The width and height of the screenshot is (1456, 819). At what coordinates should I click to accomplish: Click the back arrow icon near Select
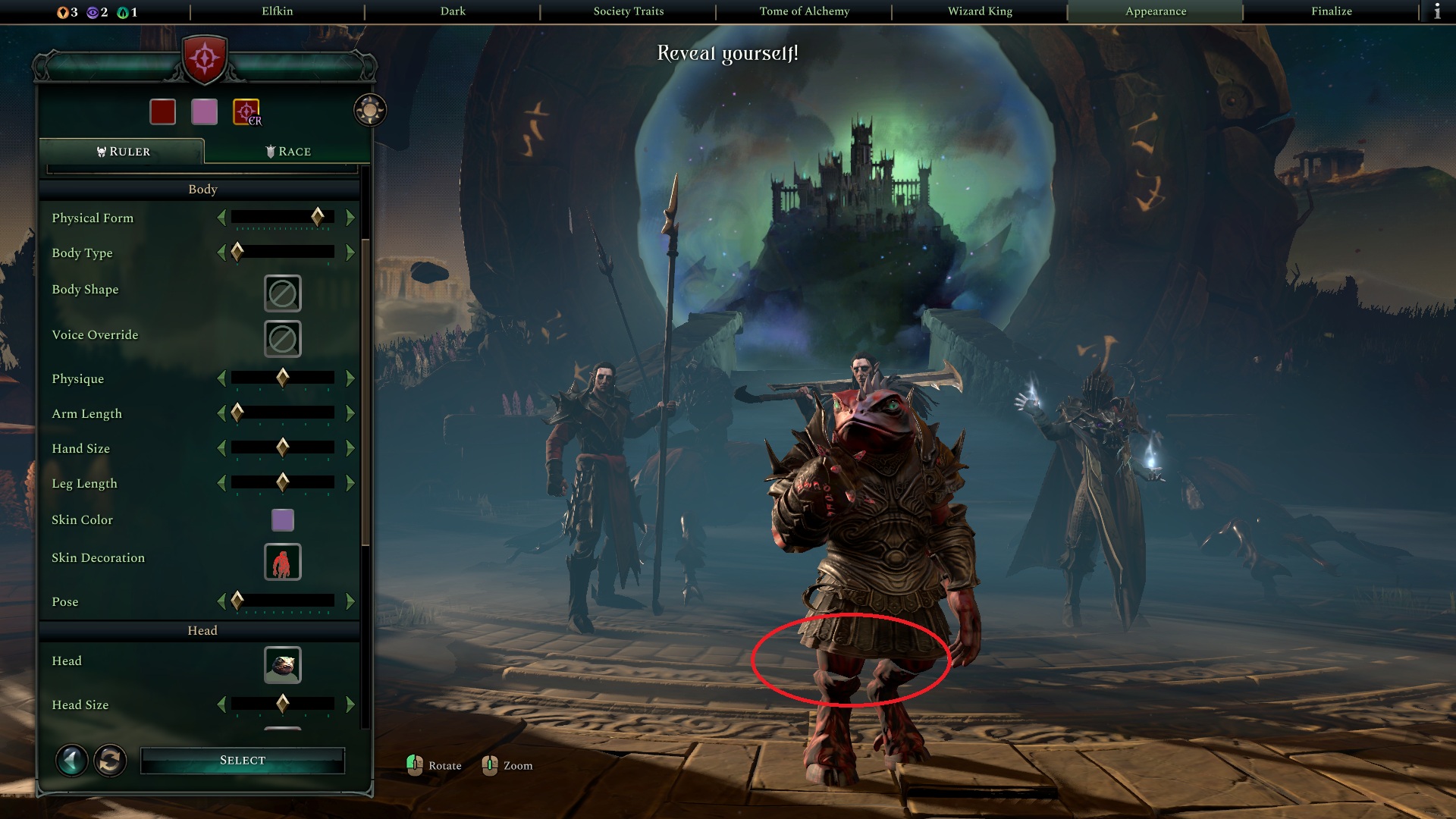click(71, 760)
